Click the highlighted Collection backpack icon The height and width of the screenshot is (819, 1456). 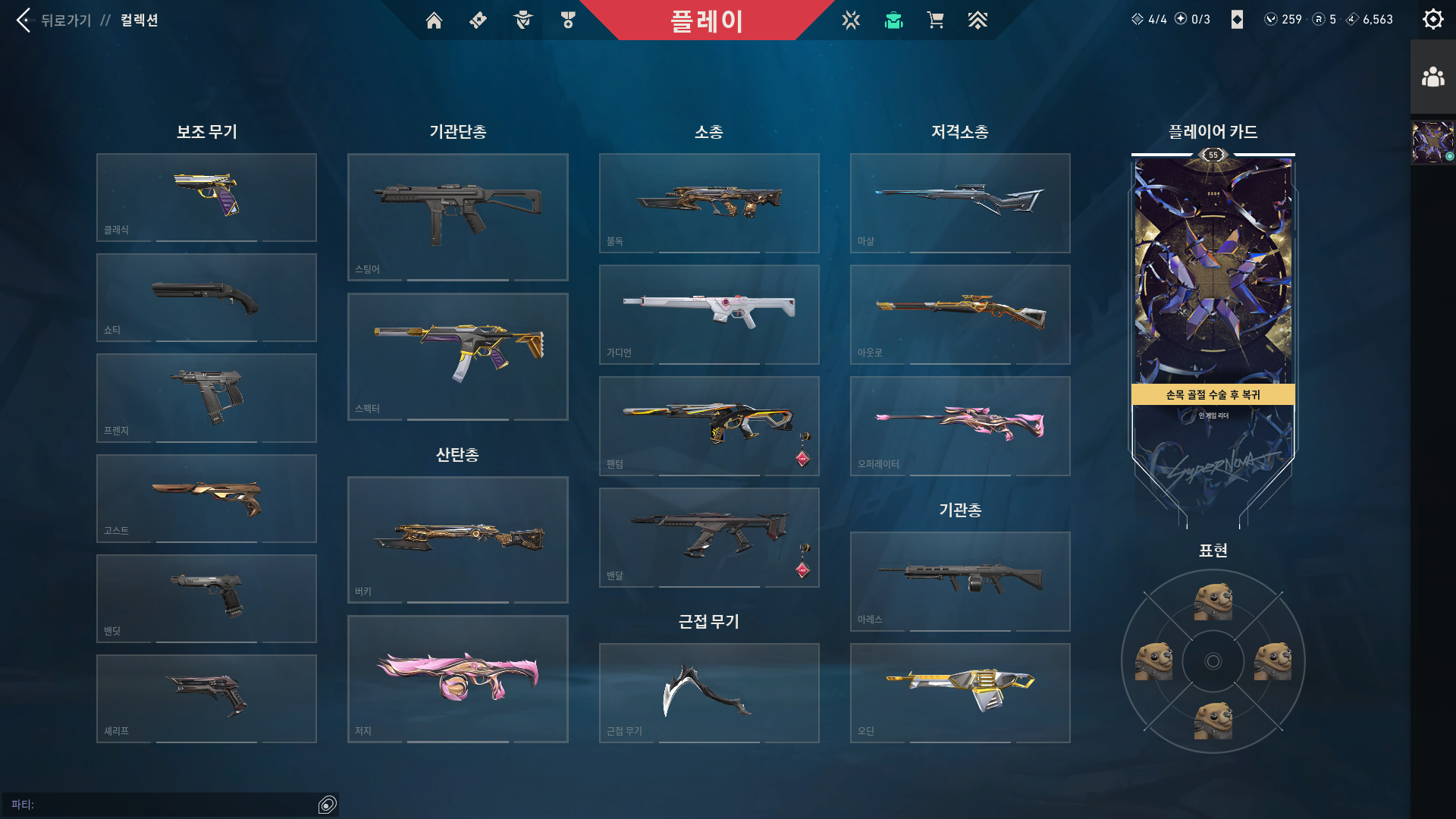[893, 20]
